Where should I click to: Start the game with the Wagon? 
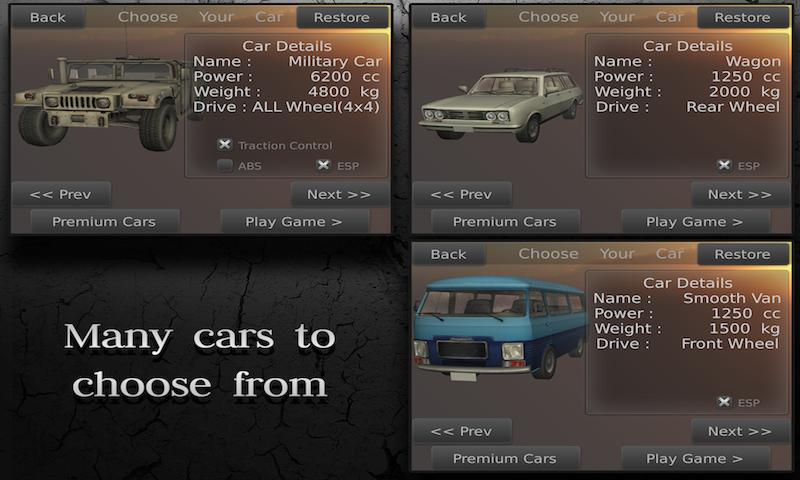pos(694,222)
